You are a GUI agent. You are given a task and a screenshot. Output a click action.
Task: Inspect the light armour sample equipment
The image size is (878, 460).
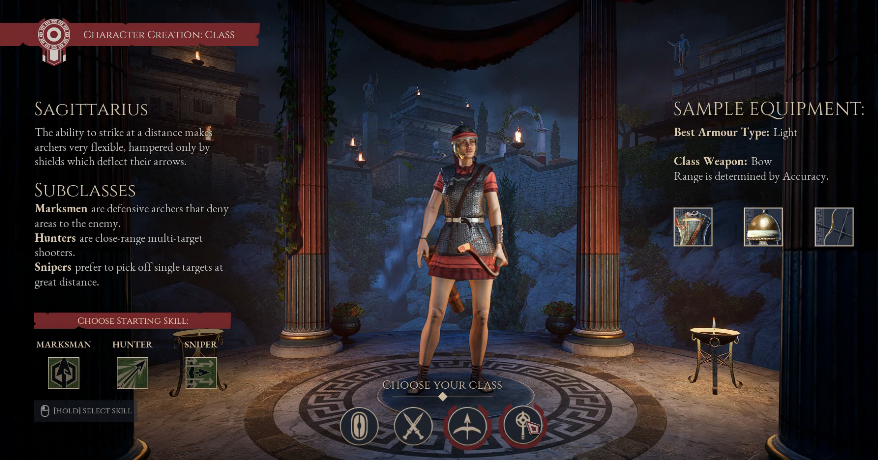693,227
